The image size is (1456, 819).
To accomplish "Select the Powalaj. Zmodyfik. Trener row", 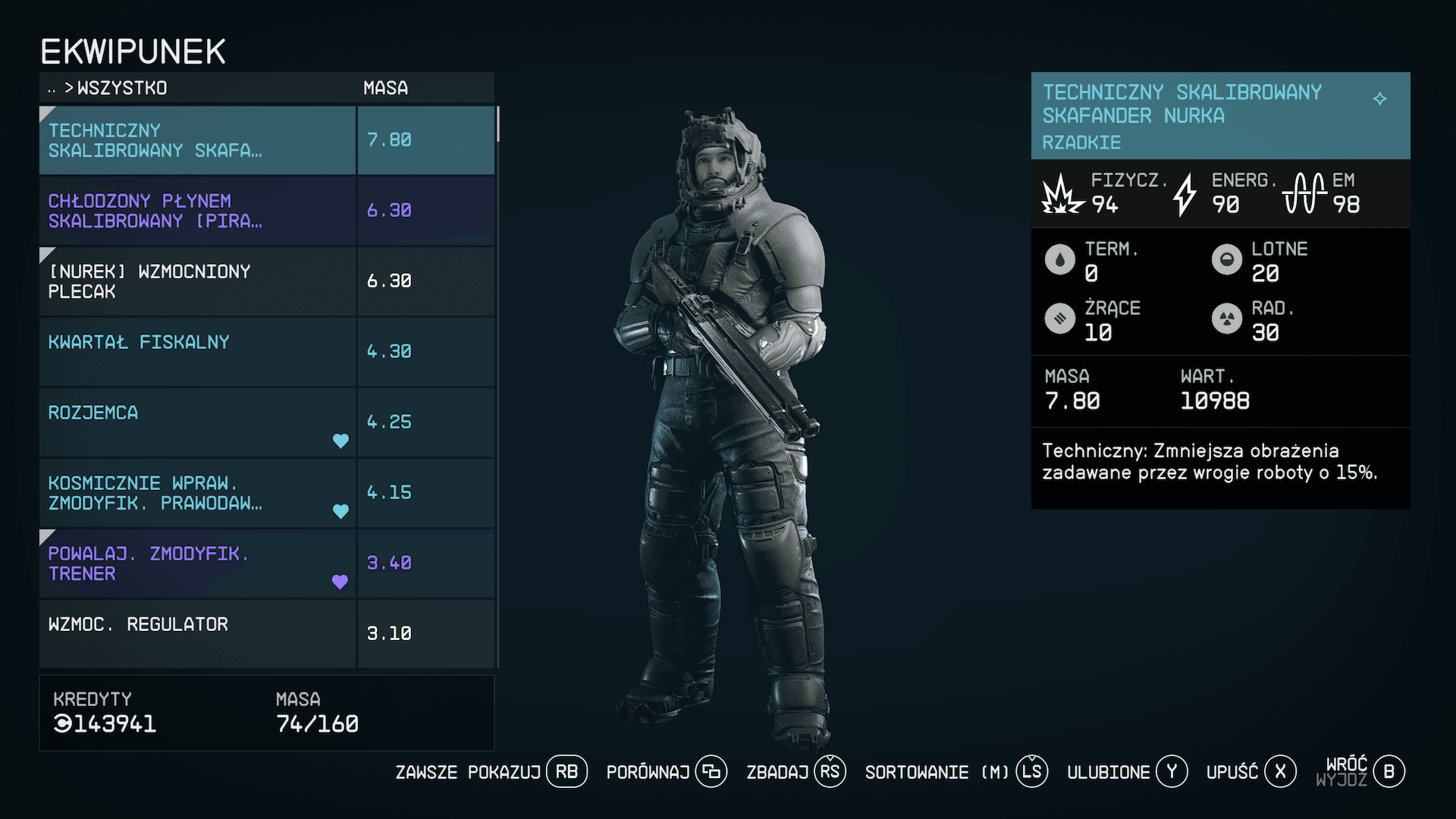I will pos(197,563).
